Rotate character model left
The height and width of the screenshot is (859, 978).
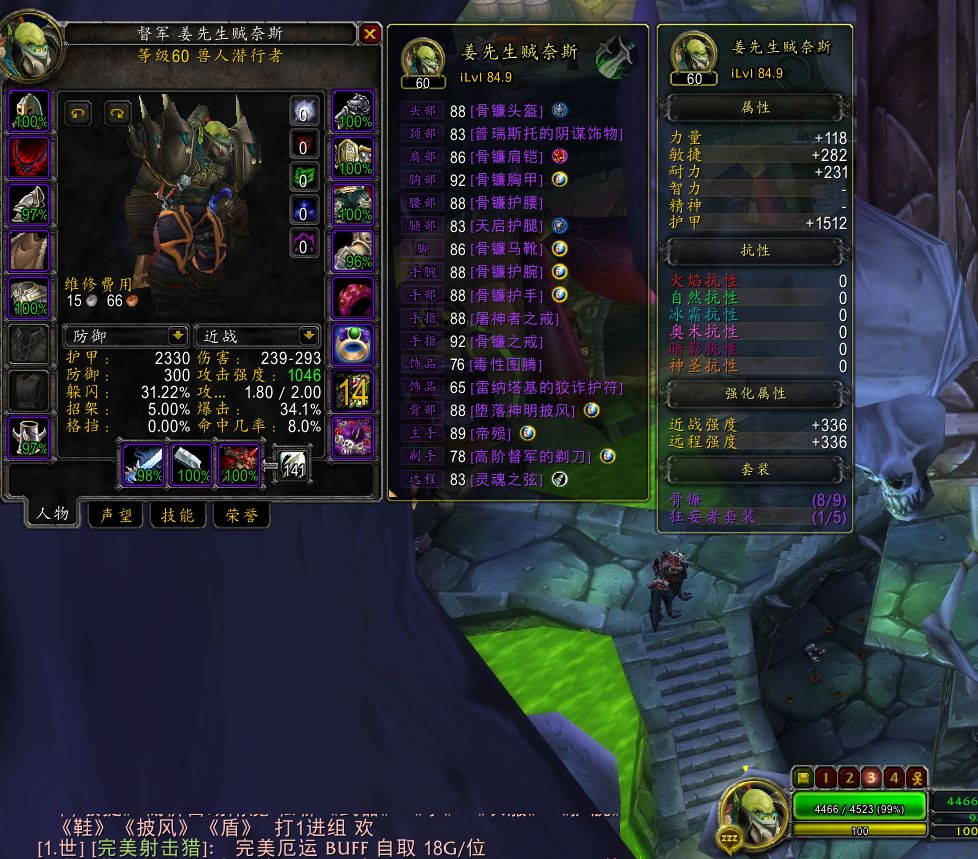(x=77, y=112)
